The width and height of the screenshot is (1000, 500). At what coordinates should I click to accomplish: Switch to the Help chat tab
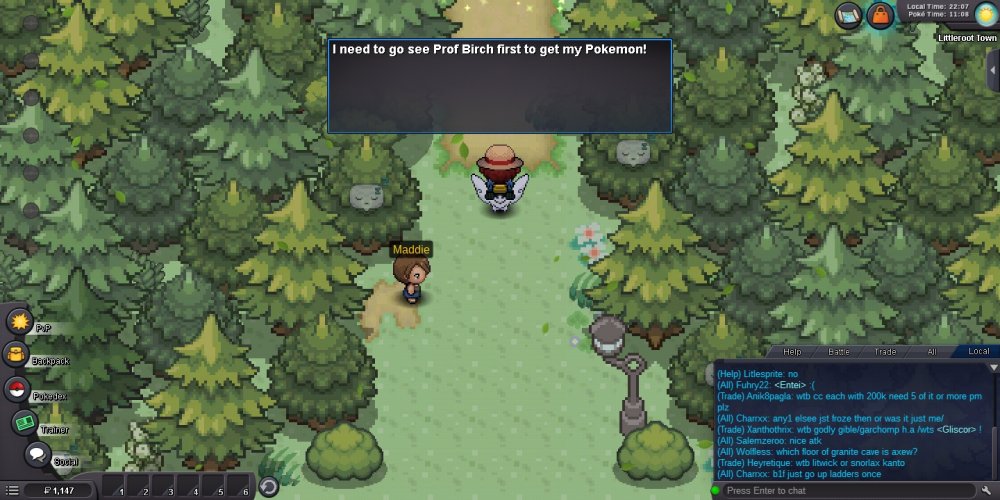pyautogui.click(x=792, y=352)
